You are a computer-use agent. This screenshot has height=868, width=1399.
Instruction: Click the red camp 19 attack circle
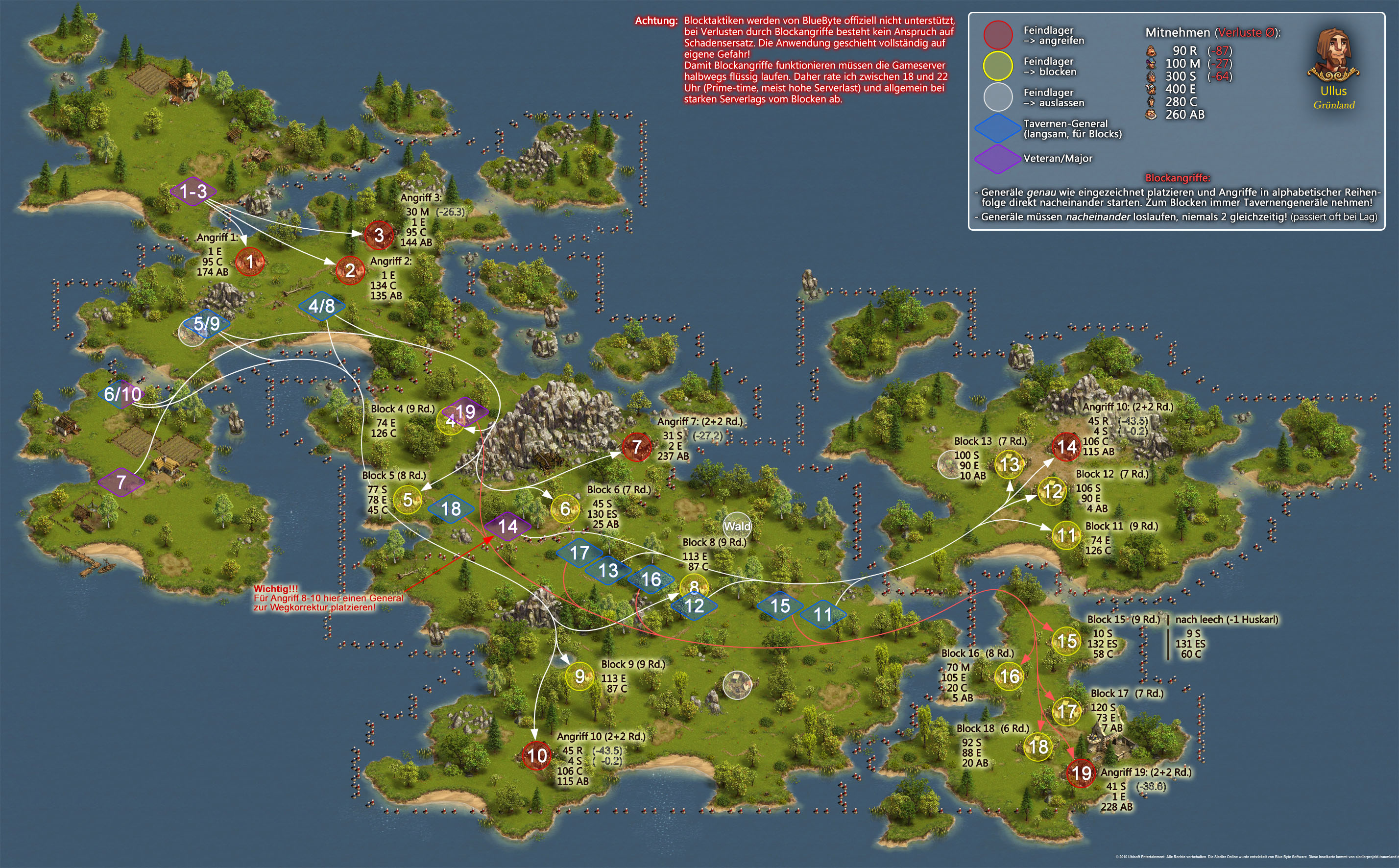1081,773
